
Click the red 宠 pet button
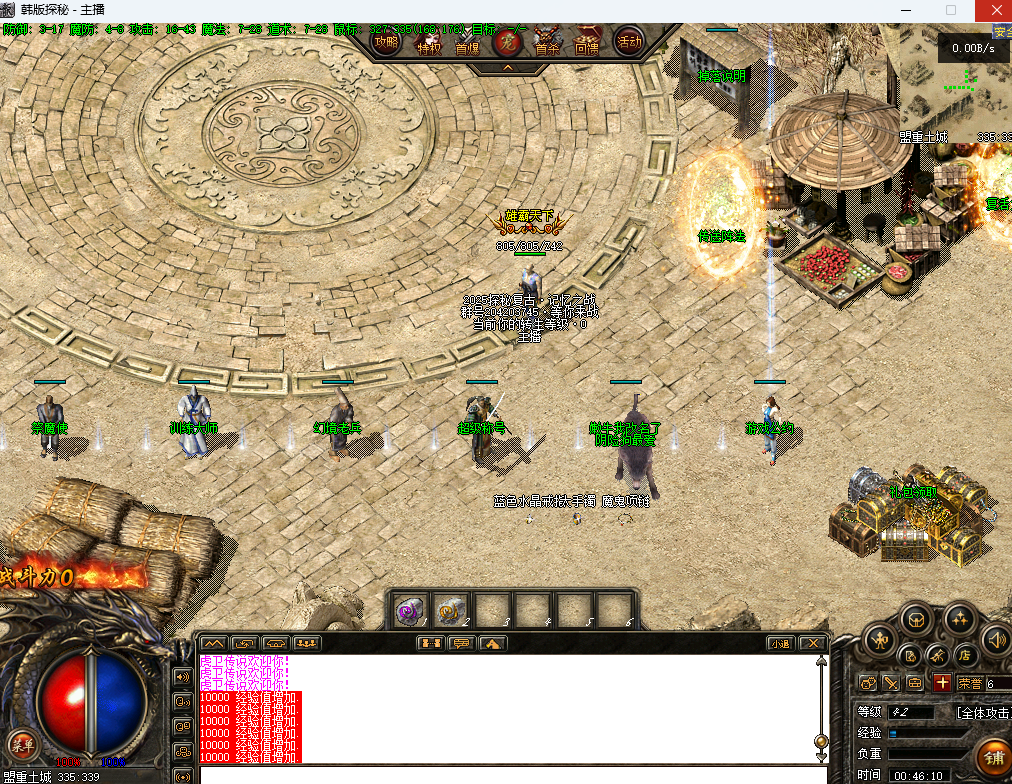[507, 43]
